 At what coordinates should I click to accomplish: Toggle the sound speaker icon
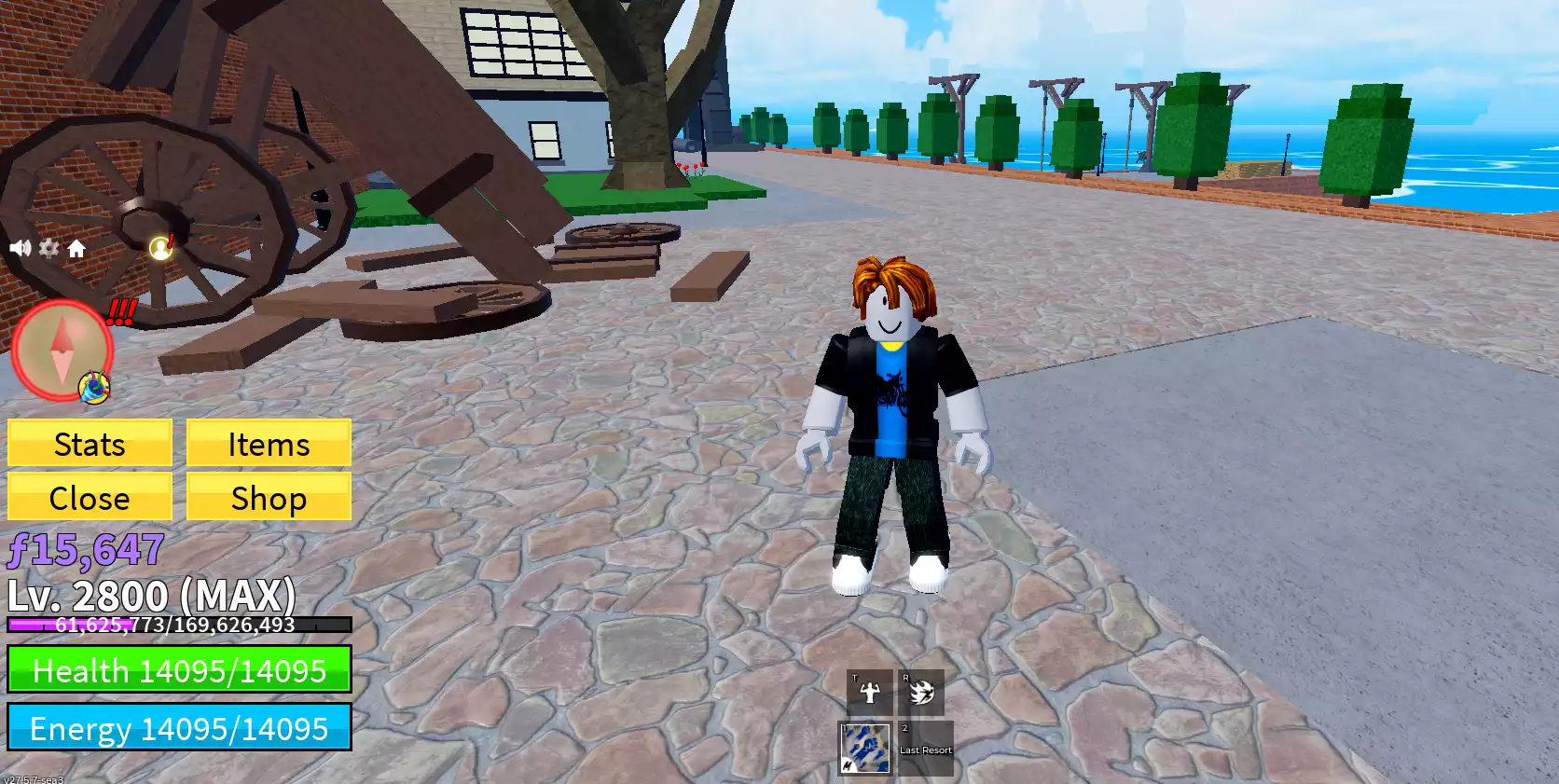(x=20, y=248)
